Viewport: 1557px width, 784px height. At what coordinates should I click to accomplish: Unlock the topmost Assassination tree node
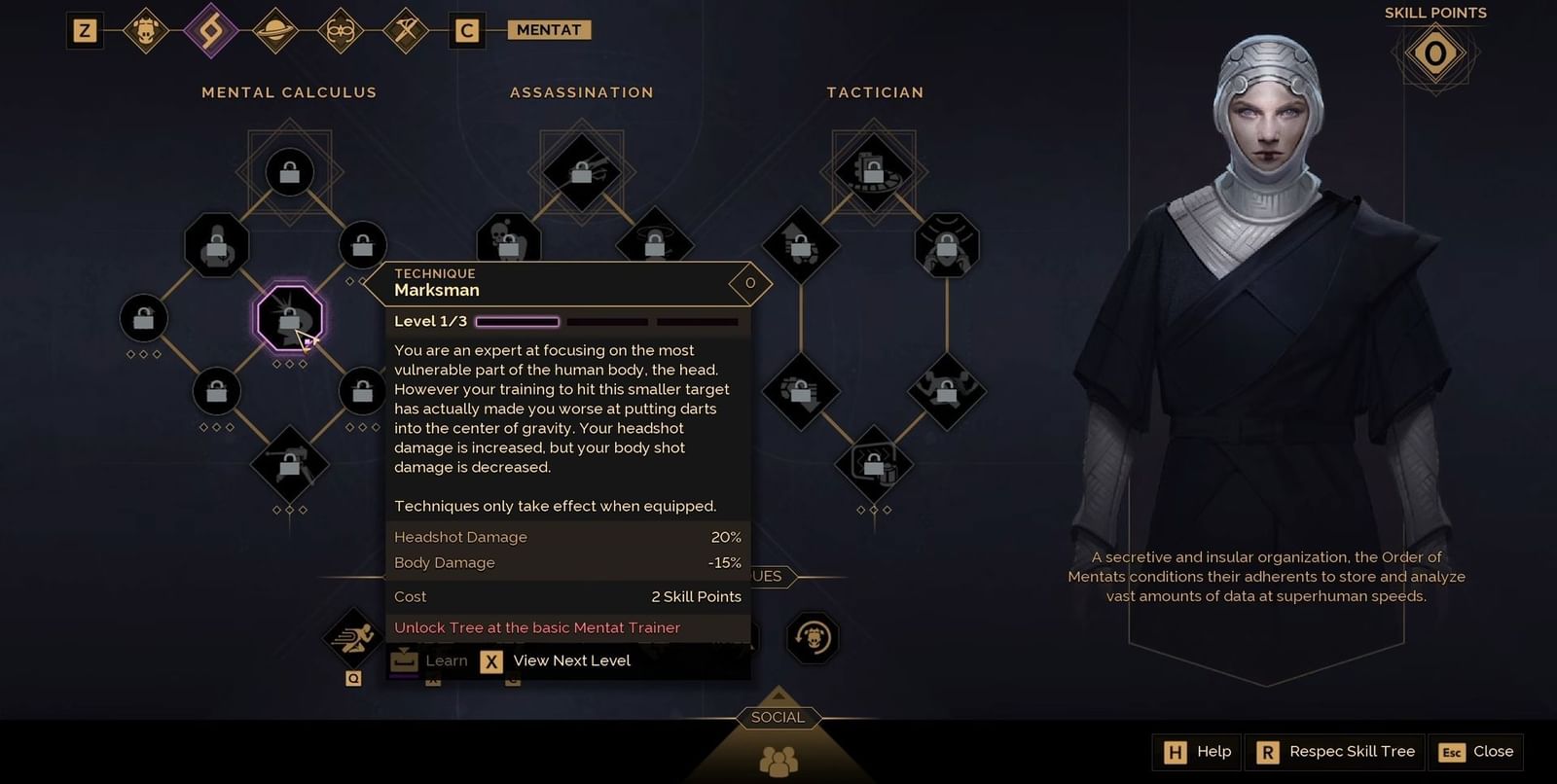tap(581, 173)
